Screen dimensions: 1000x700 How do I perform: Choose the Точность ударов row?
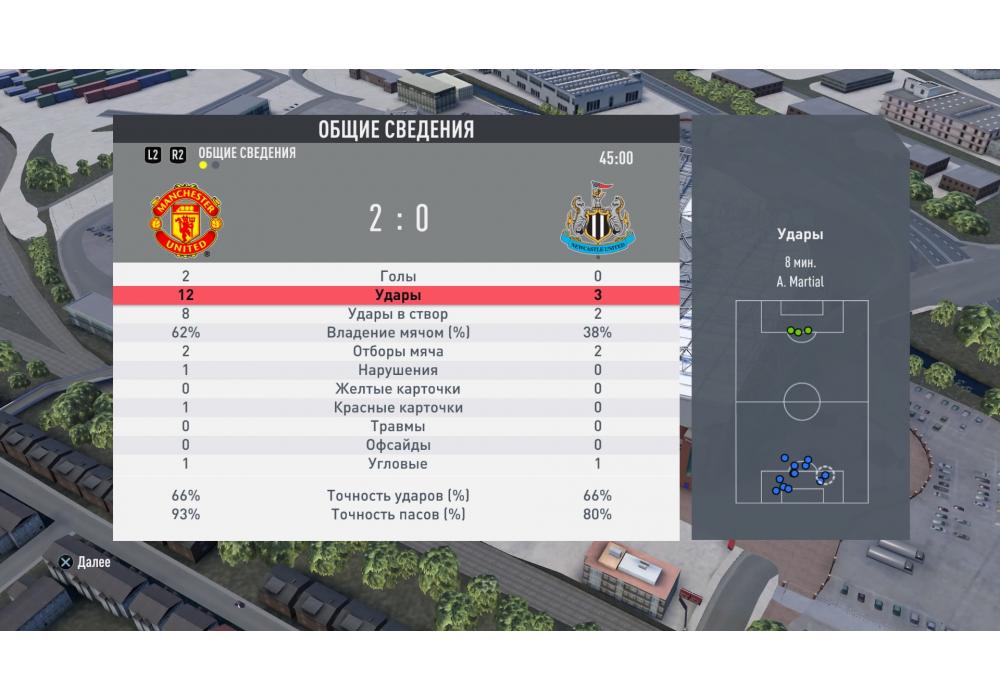398,496
